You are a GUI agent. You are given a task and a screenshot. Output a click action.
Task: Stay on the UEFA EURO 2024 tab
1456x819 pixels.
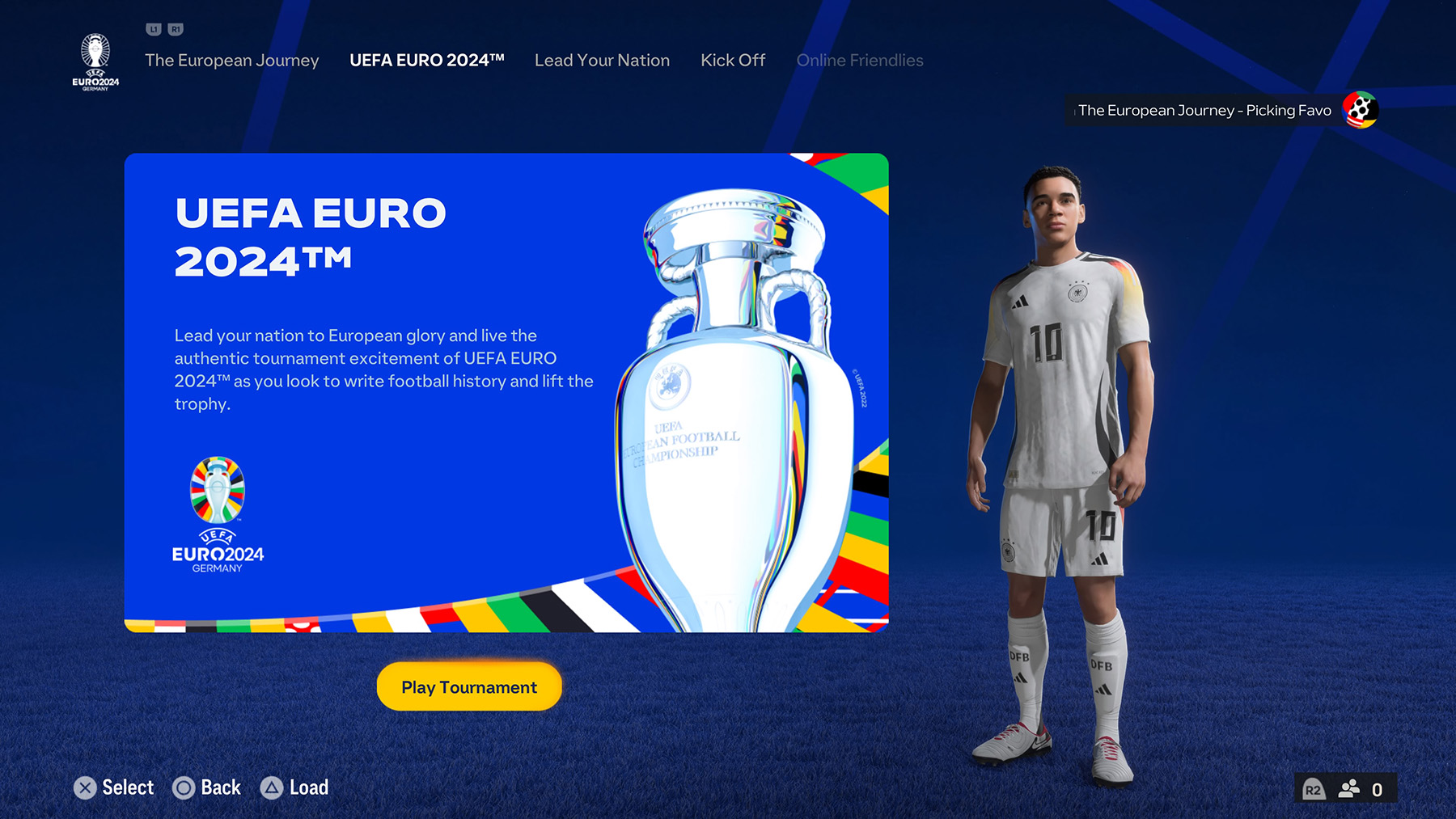[427, 60]
